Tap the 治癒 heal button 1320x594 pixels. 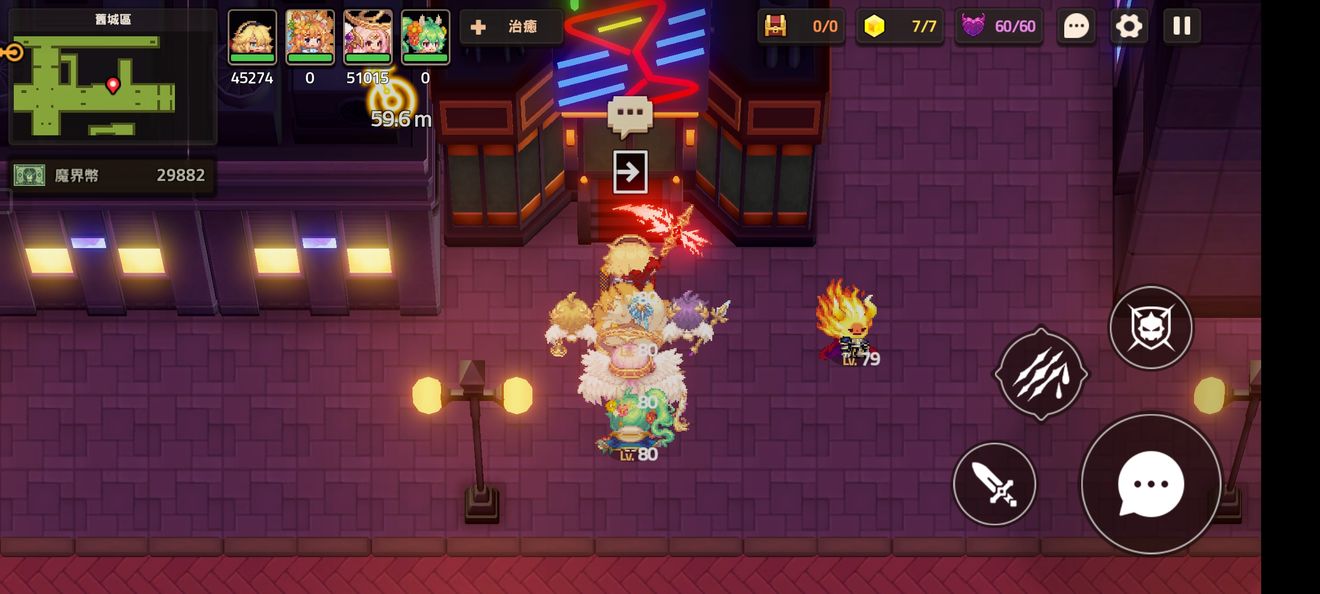[x=511, y=27]
